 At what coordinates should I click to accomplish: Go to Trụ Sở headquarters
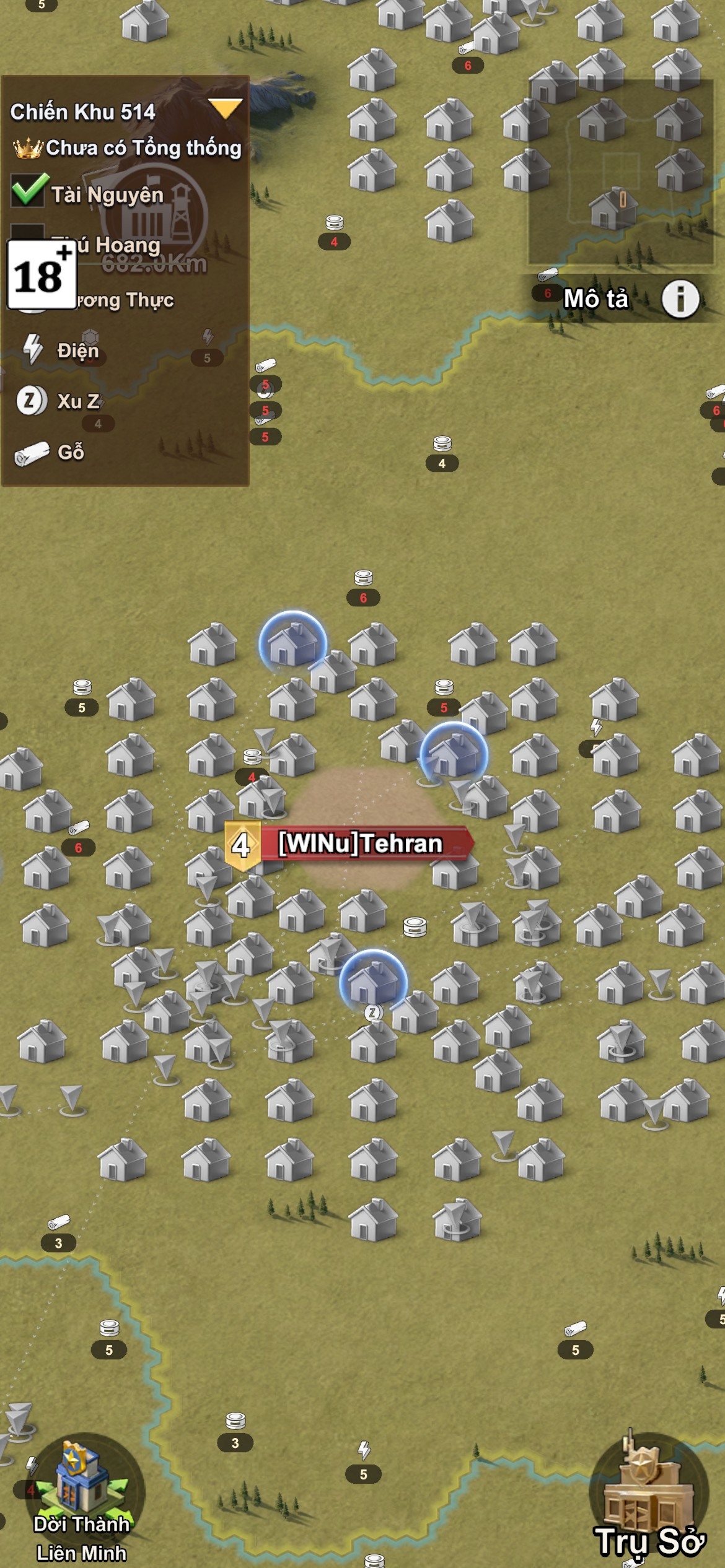tap(649, 1499)
